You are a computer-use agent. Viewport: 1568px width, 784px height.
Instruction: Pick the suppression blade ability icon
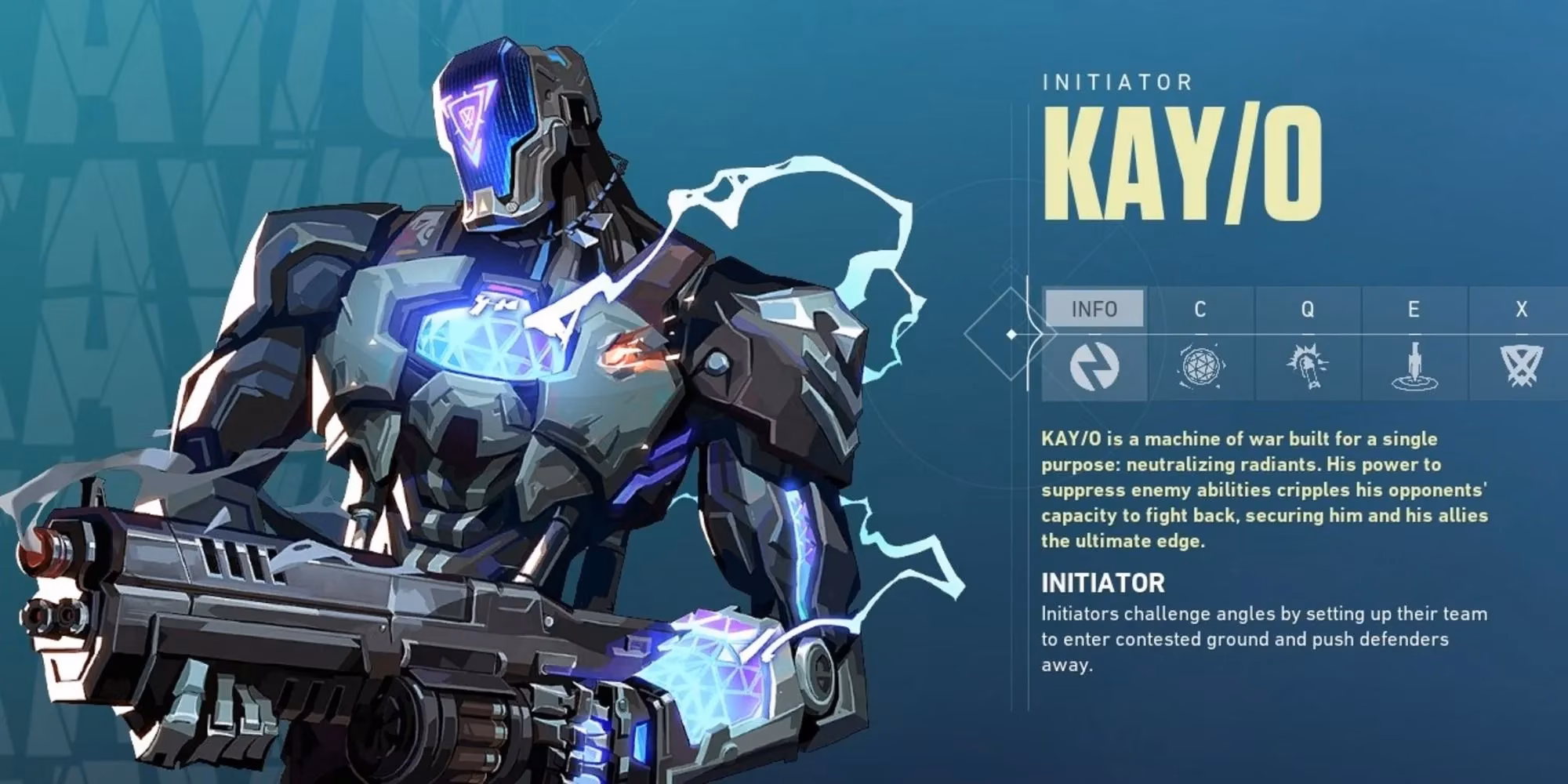1414,366
